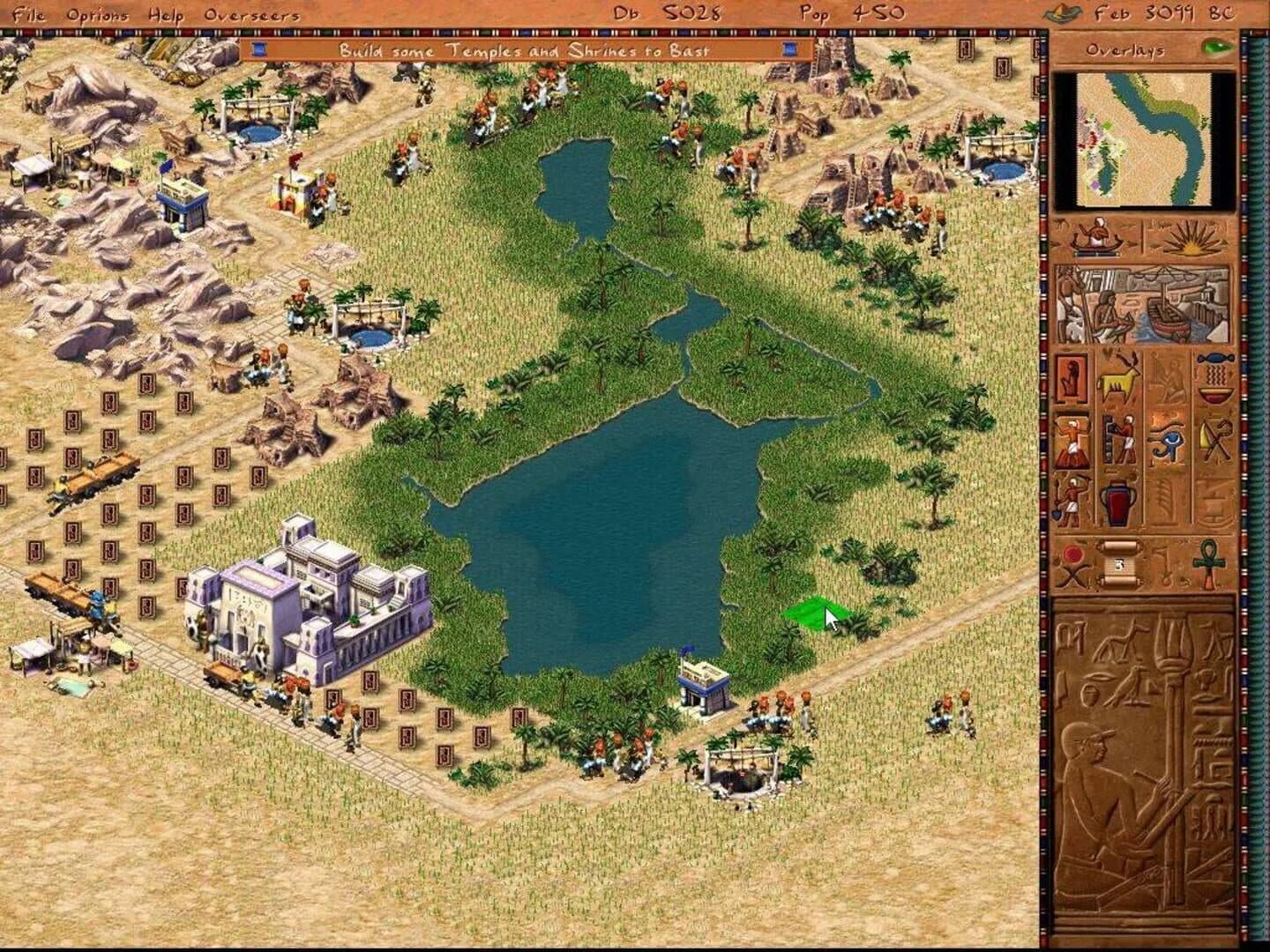Open the Food and Farming menu via goat icon
The height and width of the screenshot is (952, 1270).
tap(1118, 379)
